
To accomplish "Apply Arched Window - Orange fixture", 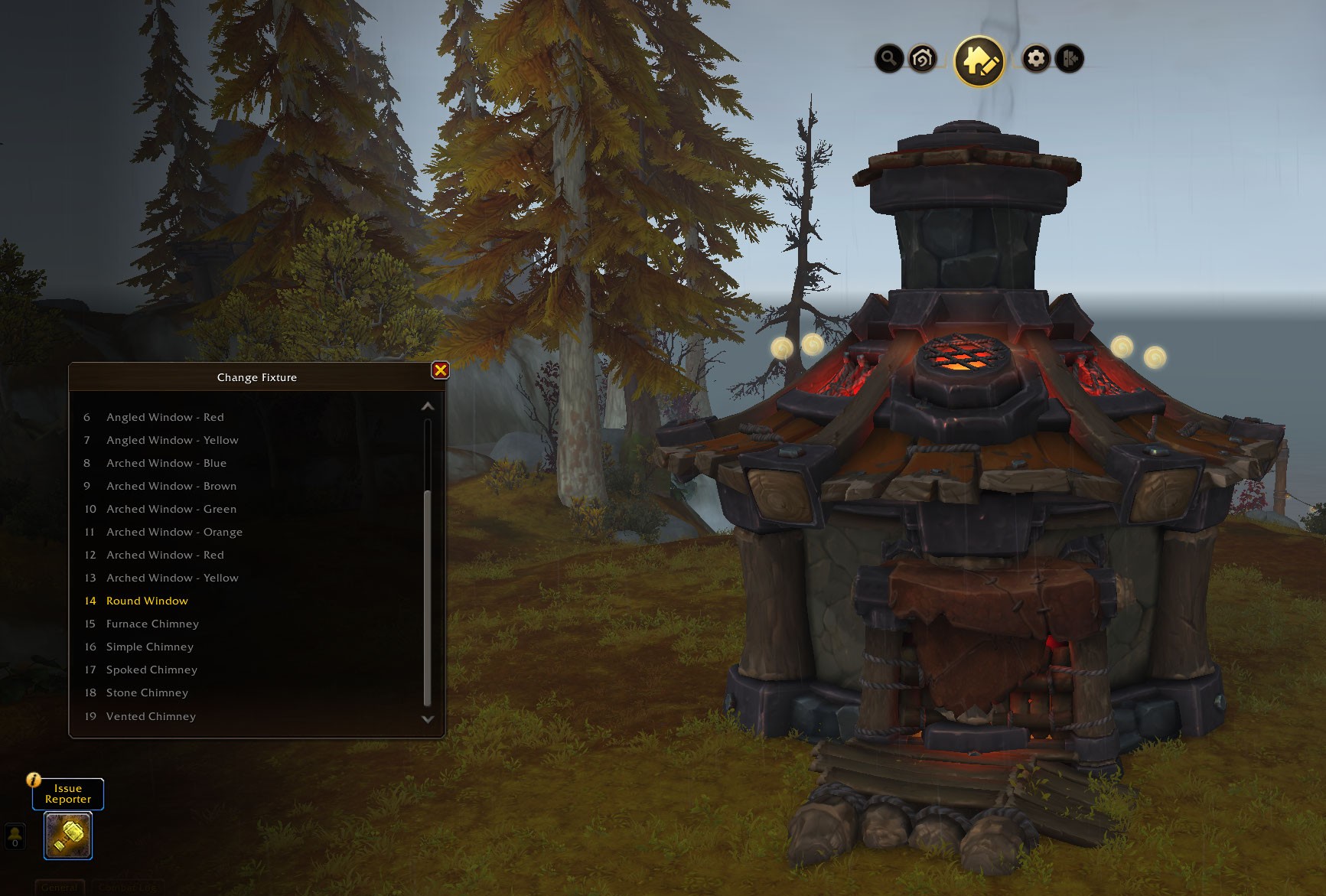I will pyautogui.click(x=174, y=532).
